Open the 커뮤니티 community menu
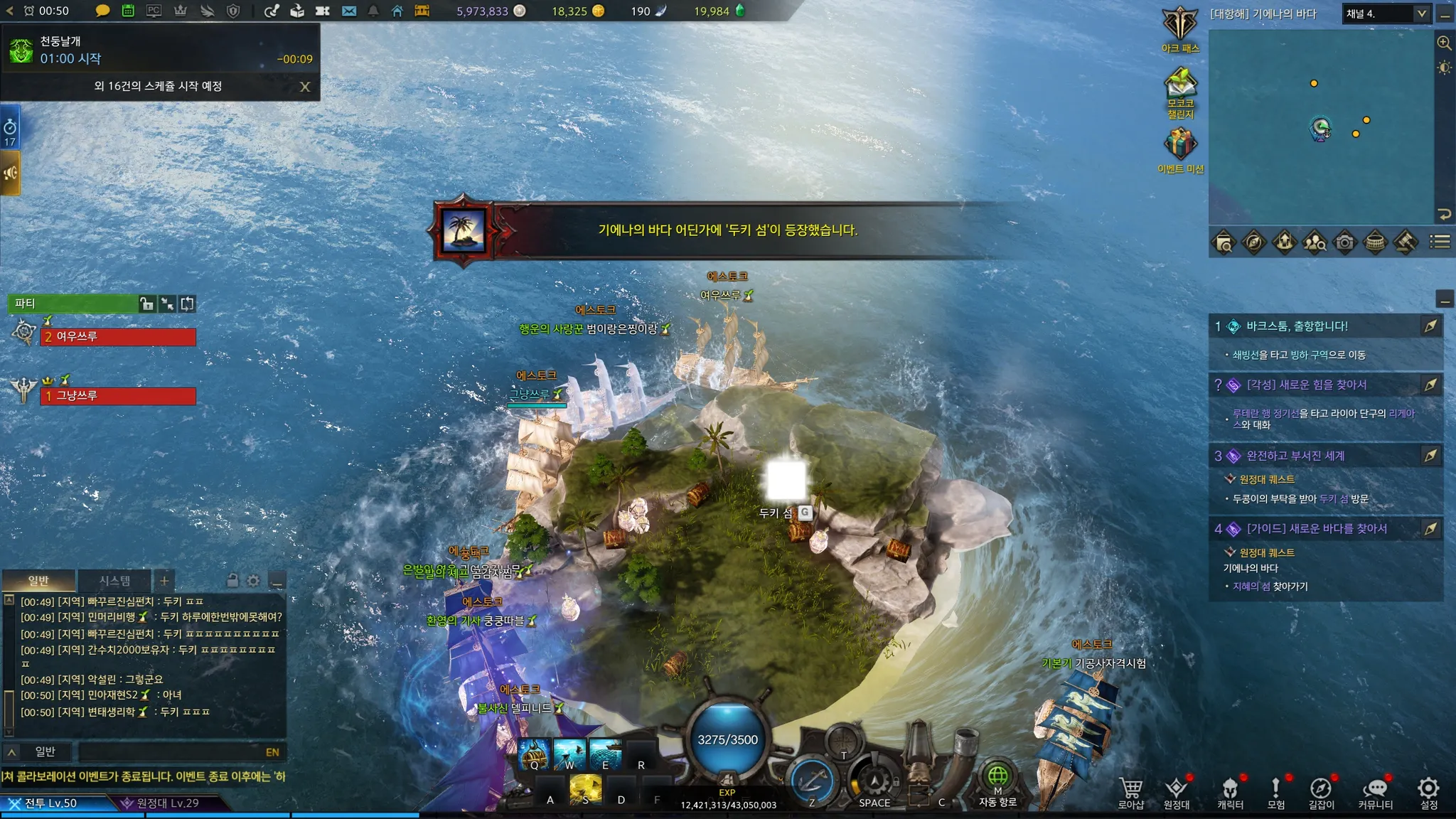Screen dimensions: 1456x819 tap(1375, 791)
